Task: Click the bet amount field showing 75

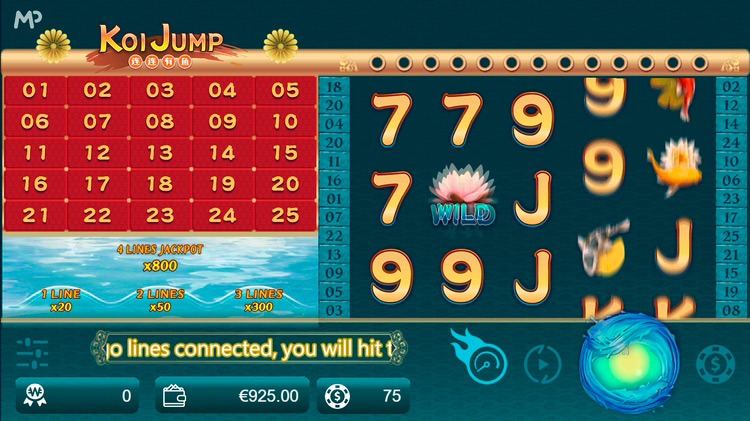Action: click(364, 396)
